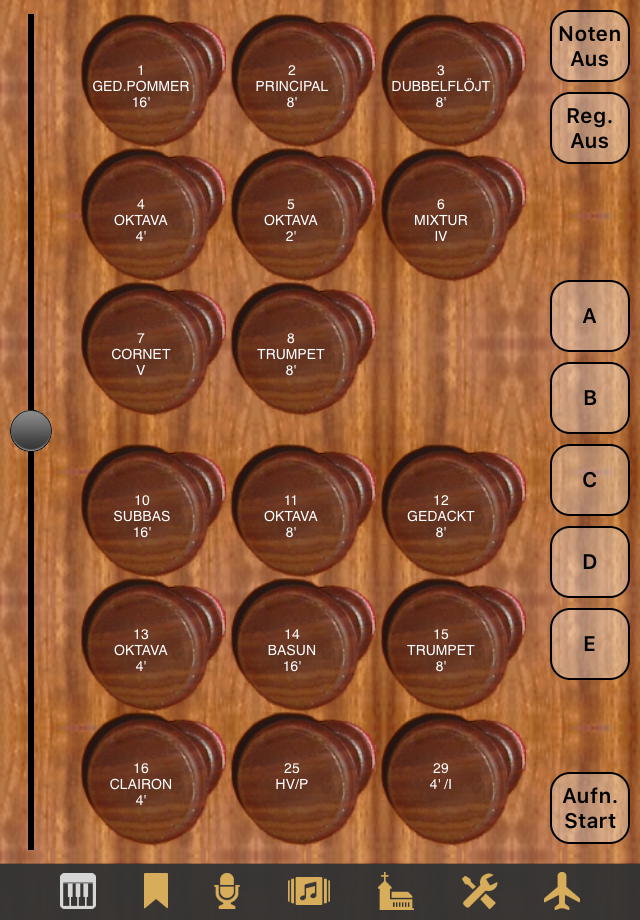Recall registration preset E
Viewport: 640px width, 920px height.
(x=589, y=644)
